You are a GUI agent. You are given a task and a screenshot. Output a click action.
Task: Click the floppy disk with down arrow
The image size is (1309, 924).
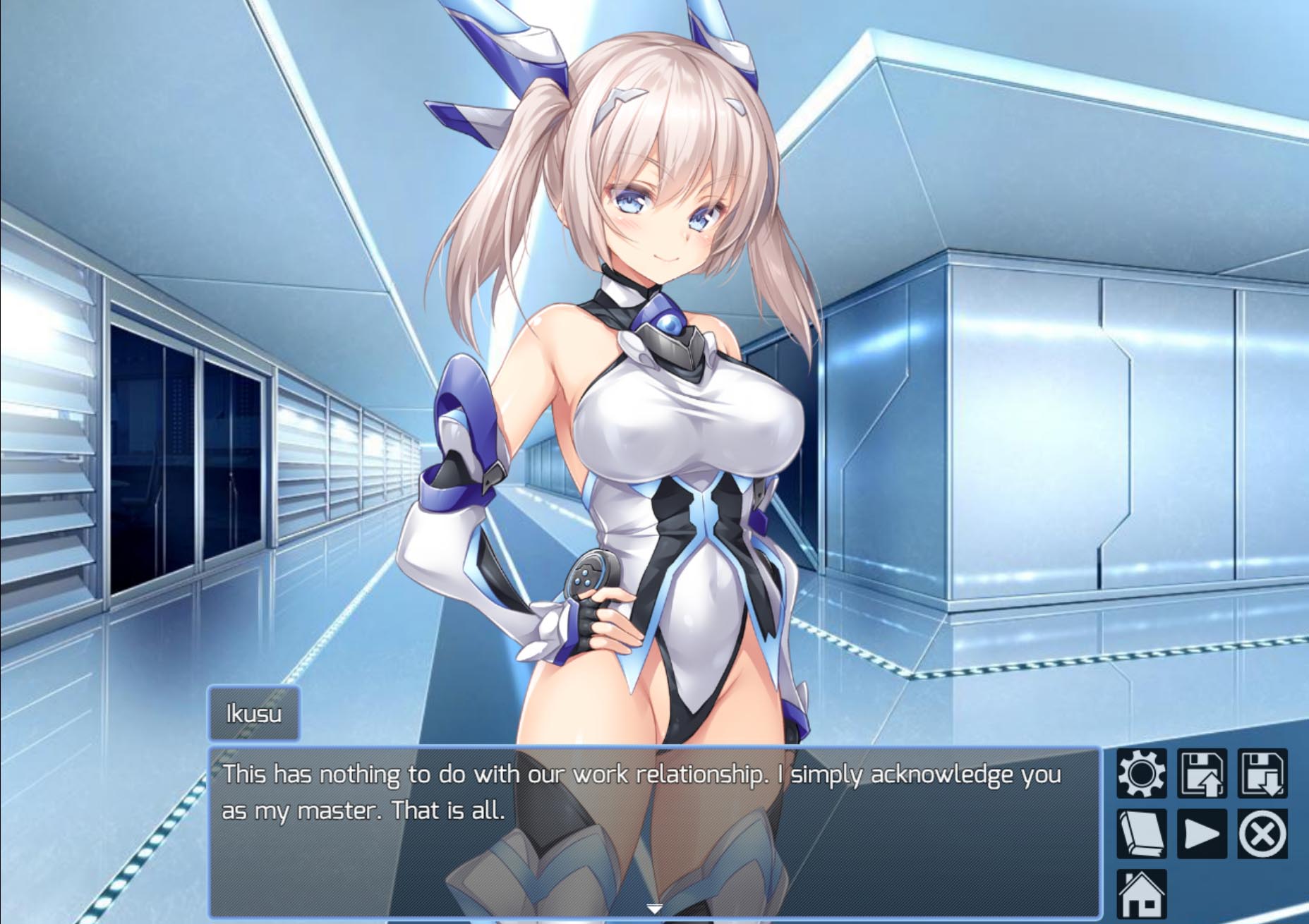[x=1262, y=774]
